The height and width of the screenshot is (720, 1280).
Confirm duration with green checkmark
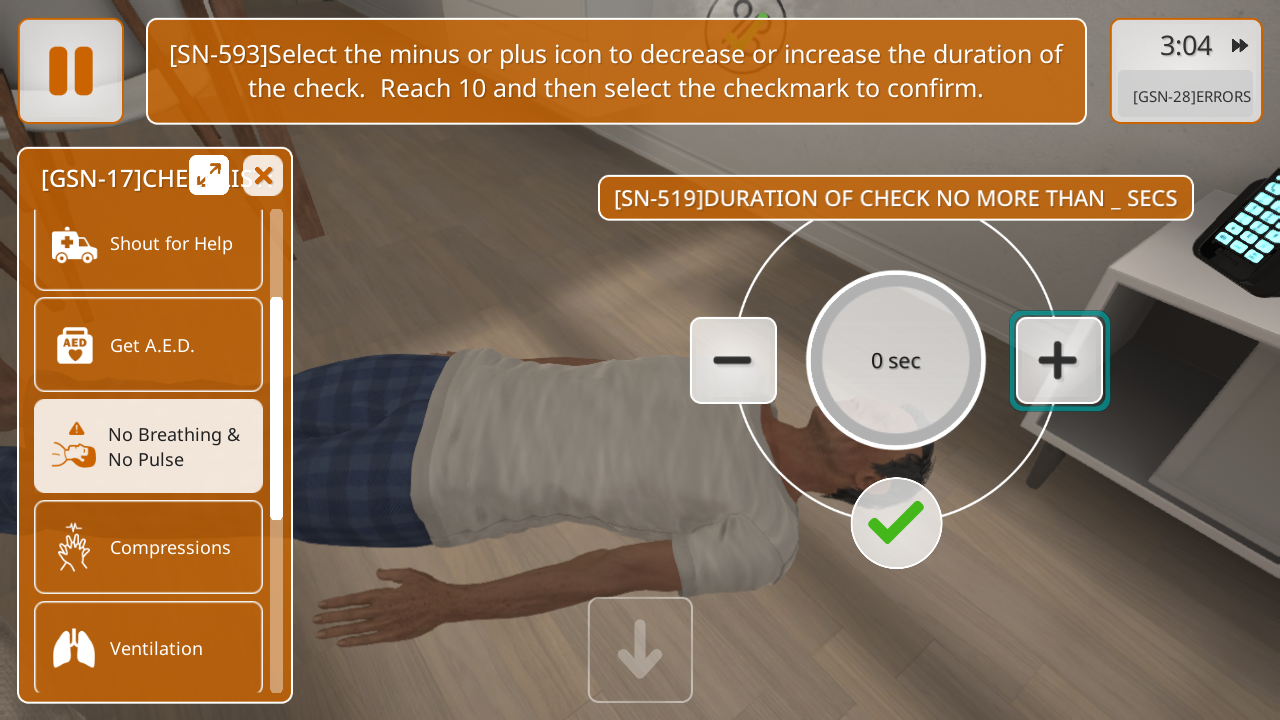896,523
